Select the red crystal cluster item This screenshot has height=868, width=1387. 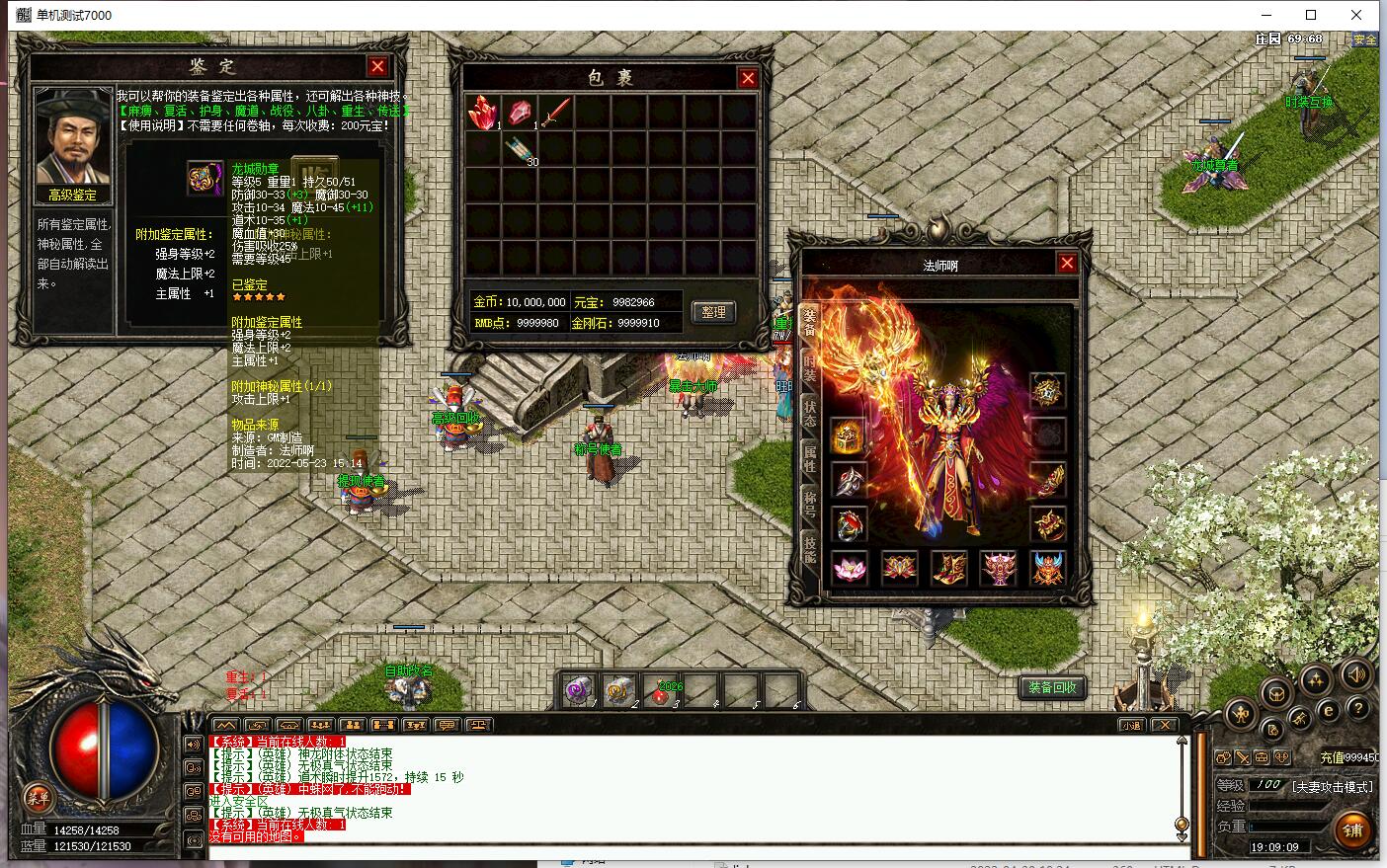tap(483, 112)
